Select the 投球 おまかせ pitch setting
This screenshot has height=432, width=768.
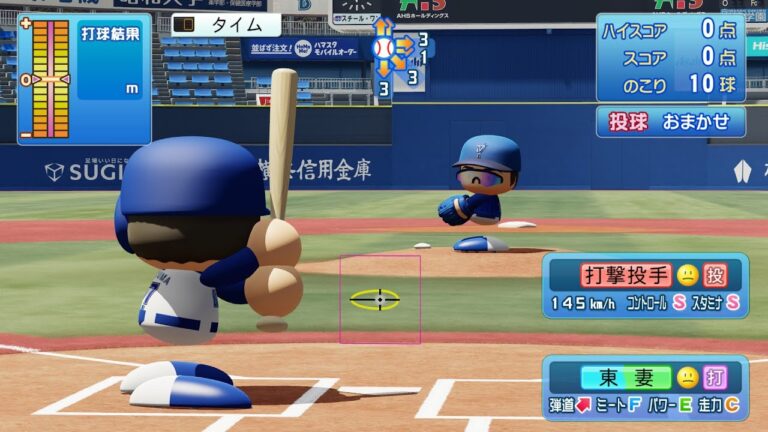click(671, 122)
